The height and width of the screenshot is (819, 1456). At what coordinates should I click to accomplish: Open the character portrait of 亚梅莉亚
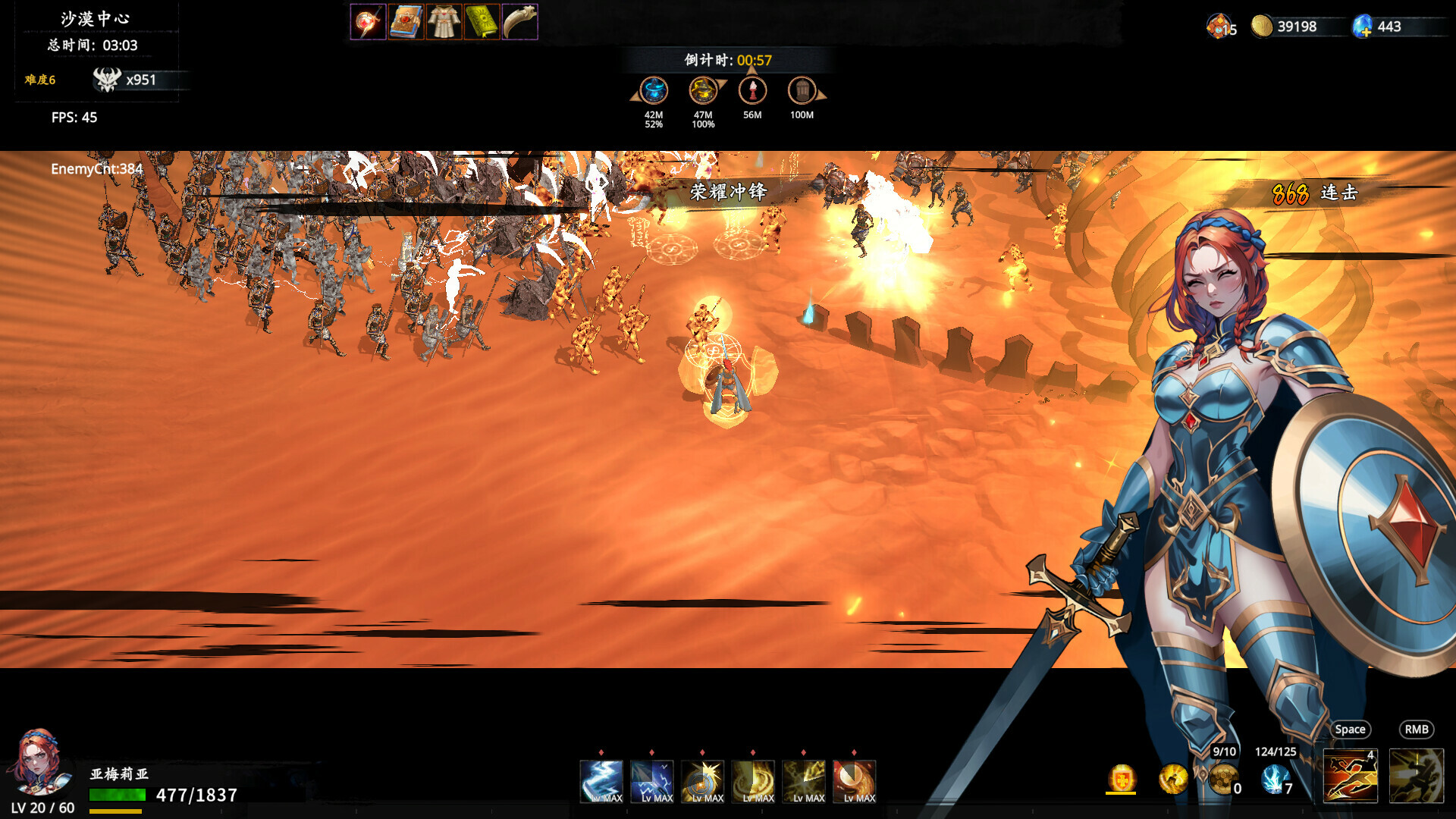coord(39,766)
